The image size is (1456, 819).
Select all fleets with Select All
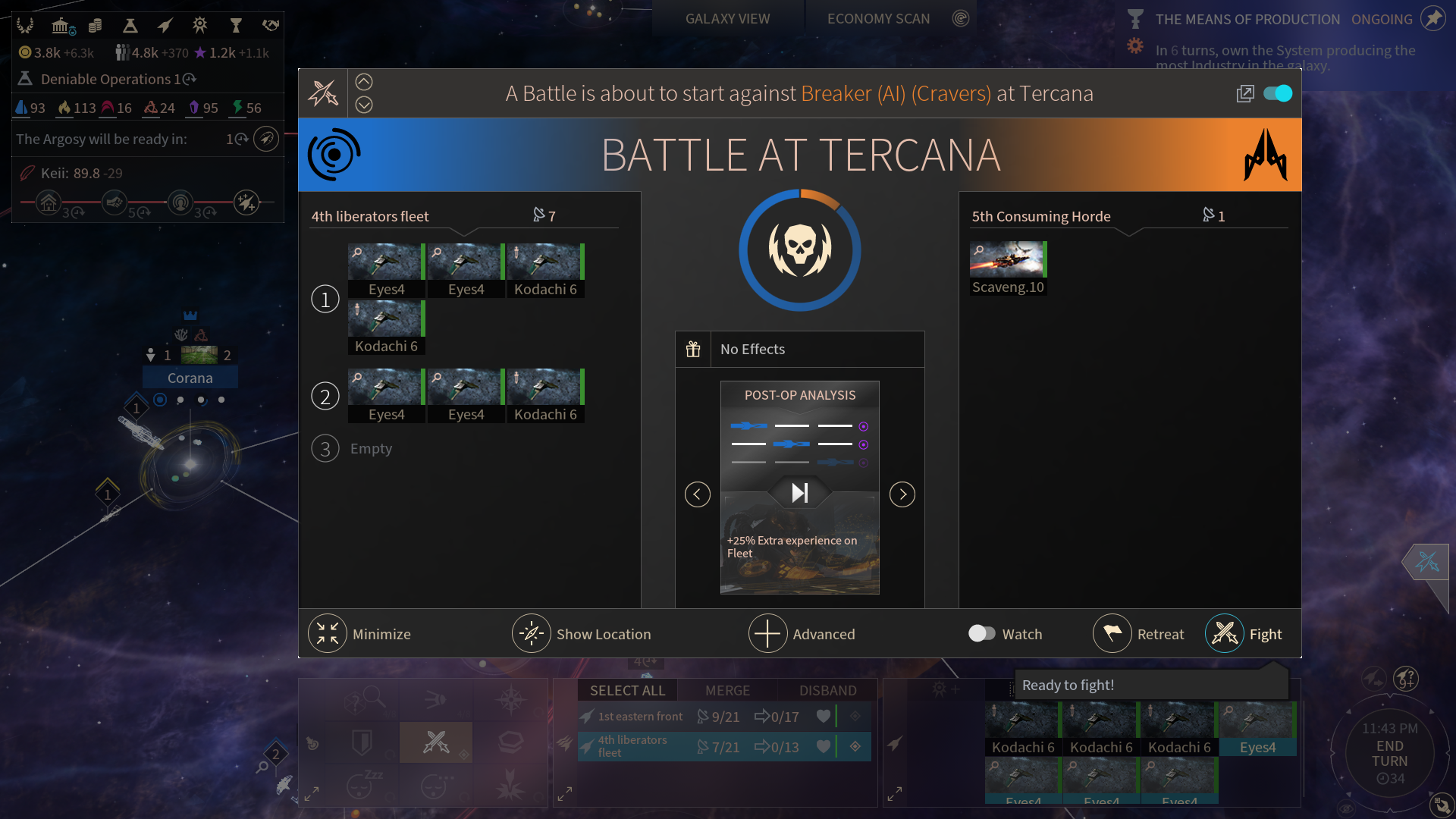click(x=627, y=690)
